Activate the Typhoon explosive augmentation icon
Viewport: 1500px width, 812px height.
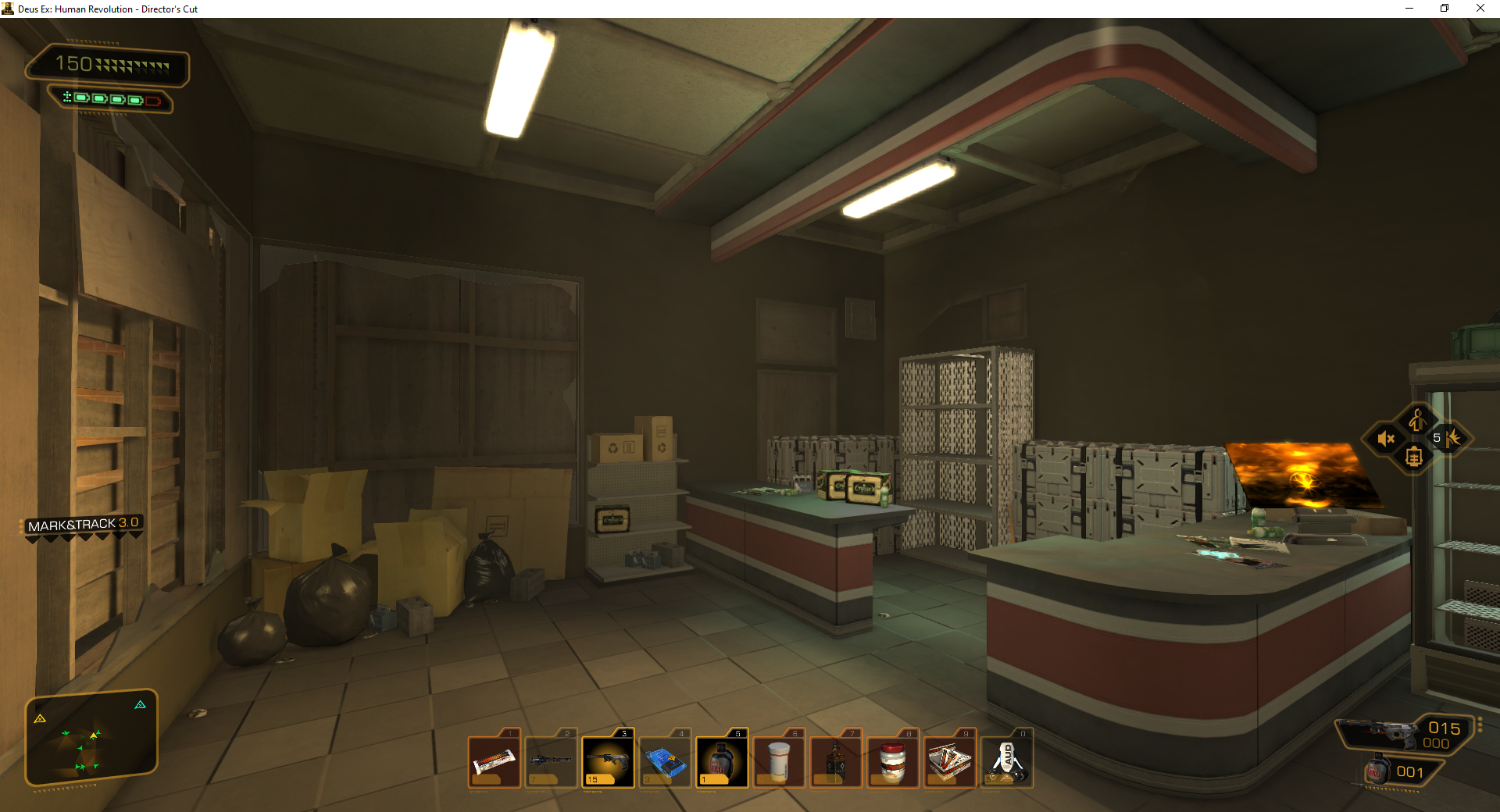[x=1450, y=438]
